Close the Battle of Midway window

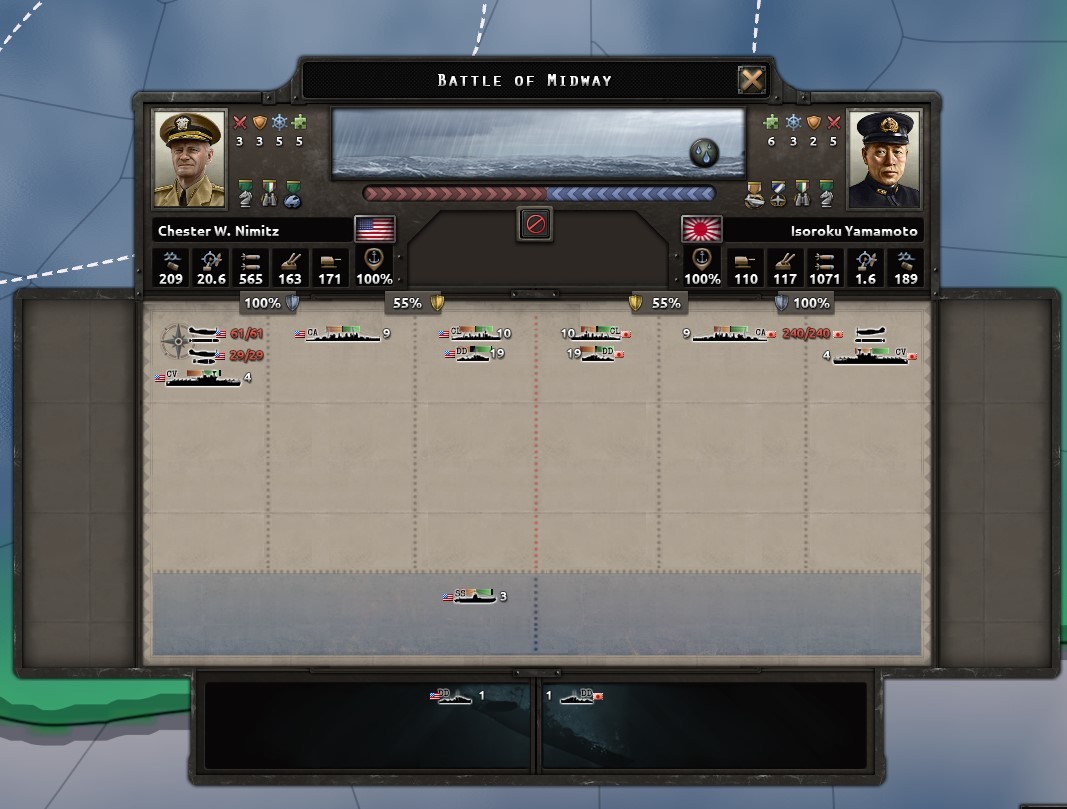point(751,80)
